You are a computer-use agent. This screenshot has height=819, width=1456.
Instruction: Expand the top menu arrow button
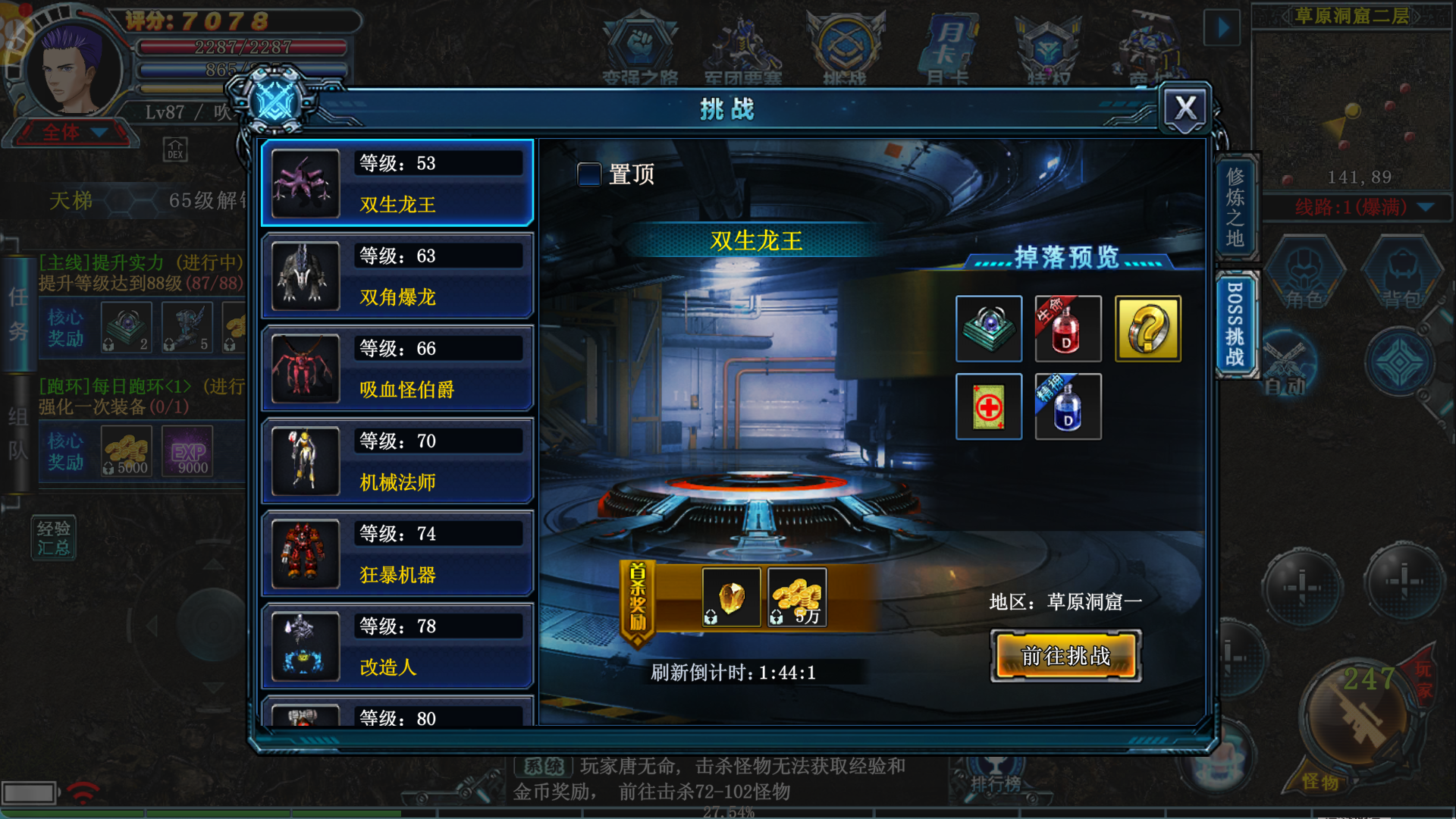pos(1222,29)
